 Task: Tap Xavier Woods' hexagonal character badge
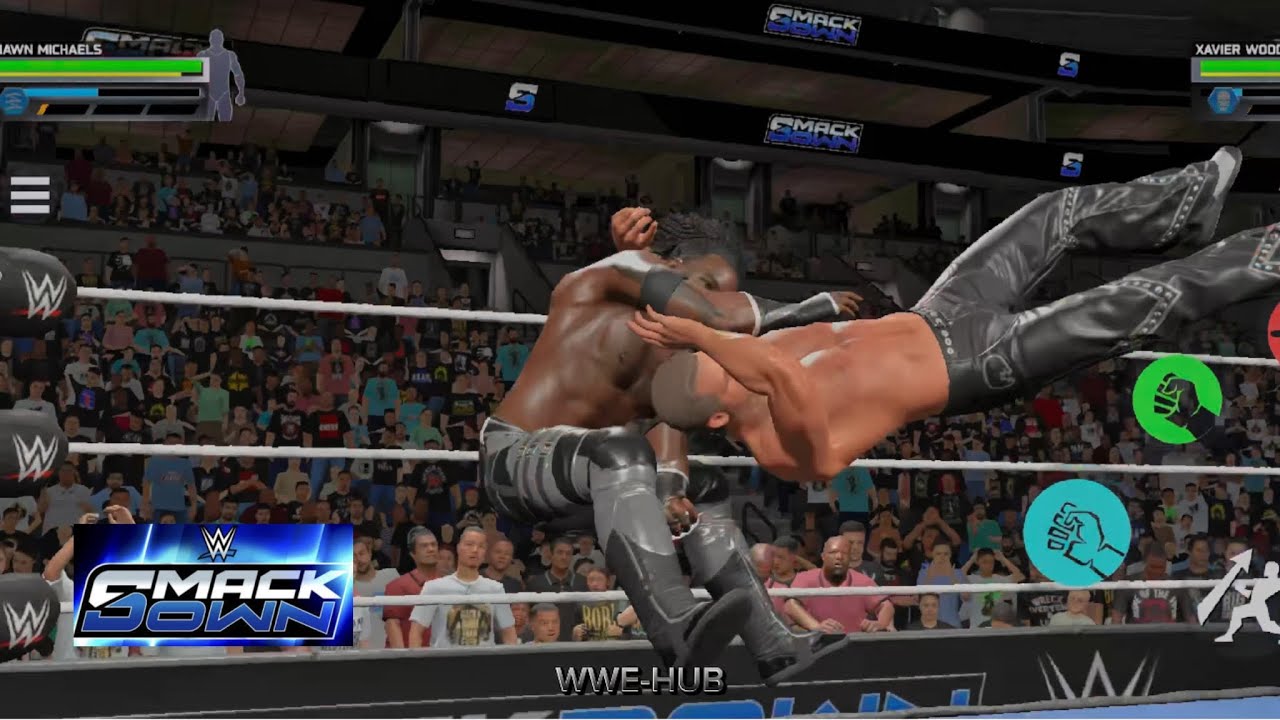tap(1222, 100)
